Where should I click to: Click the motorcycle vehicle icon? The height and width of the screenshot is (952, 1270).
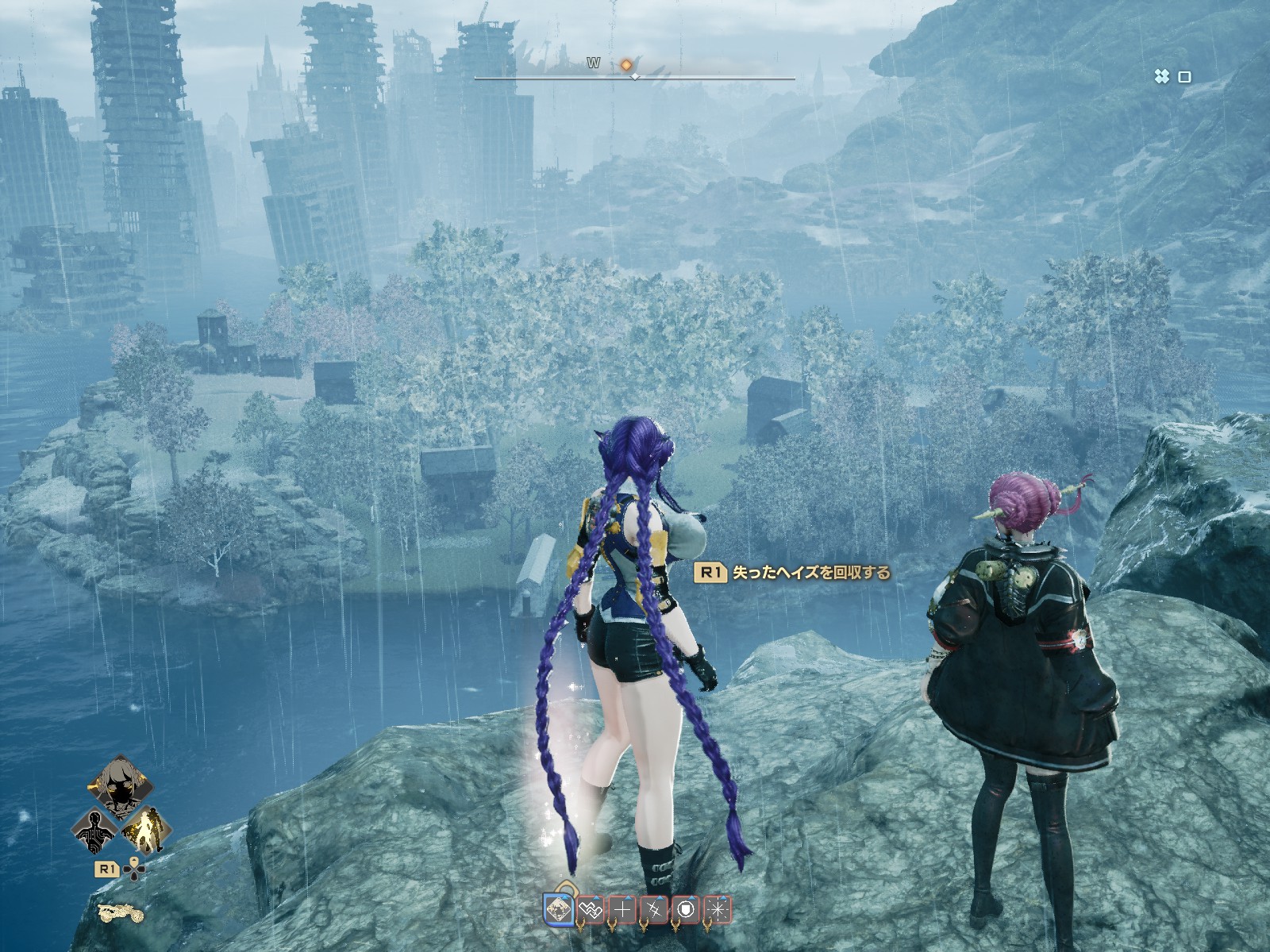(x=121, y=913)
